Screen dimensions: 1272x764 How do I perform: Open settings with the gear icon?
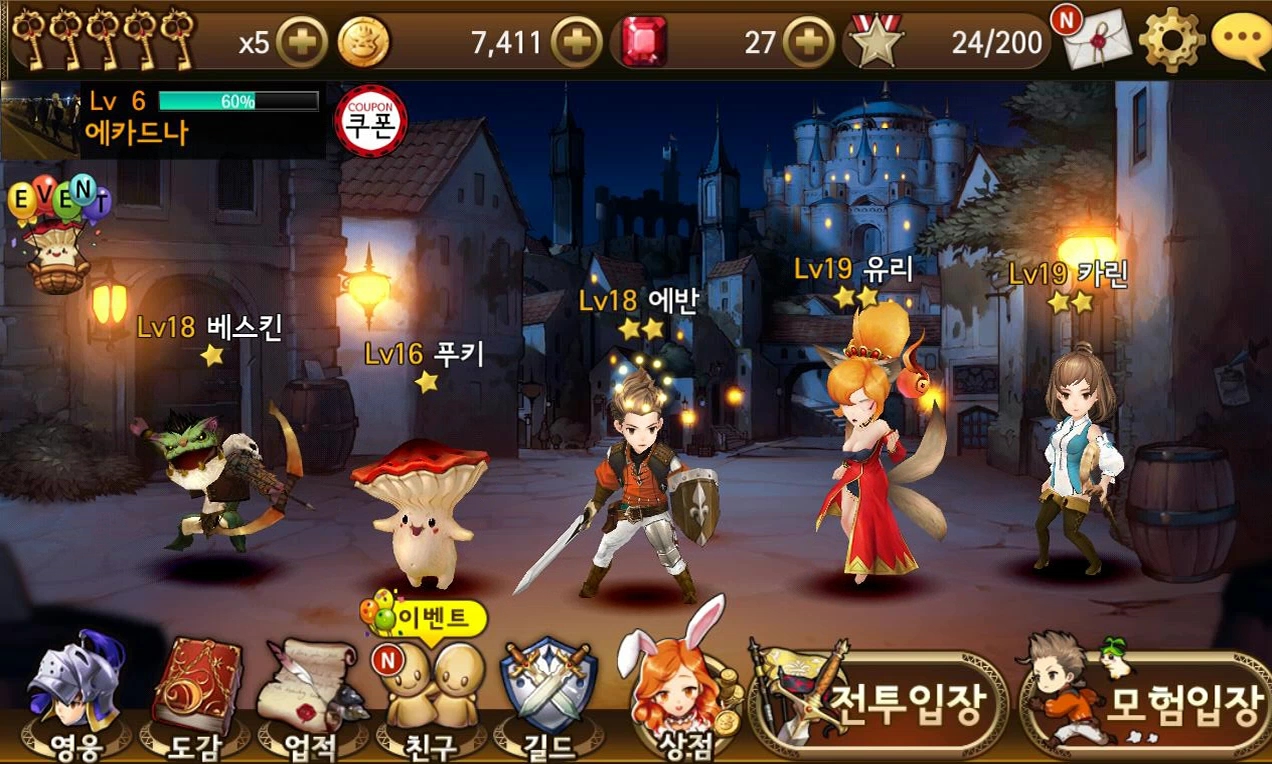(1171, 40)
